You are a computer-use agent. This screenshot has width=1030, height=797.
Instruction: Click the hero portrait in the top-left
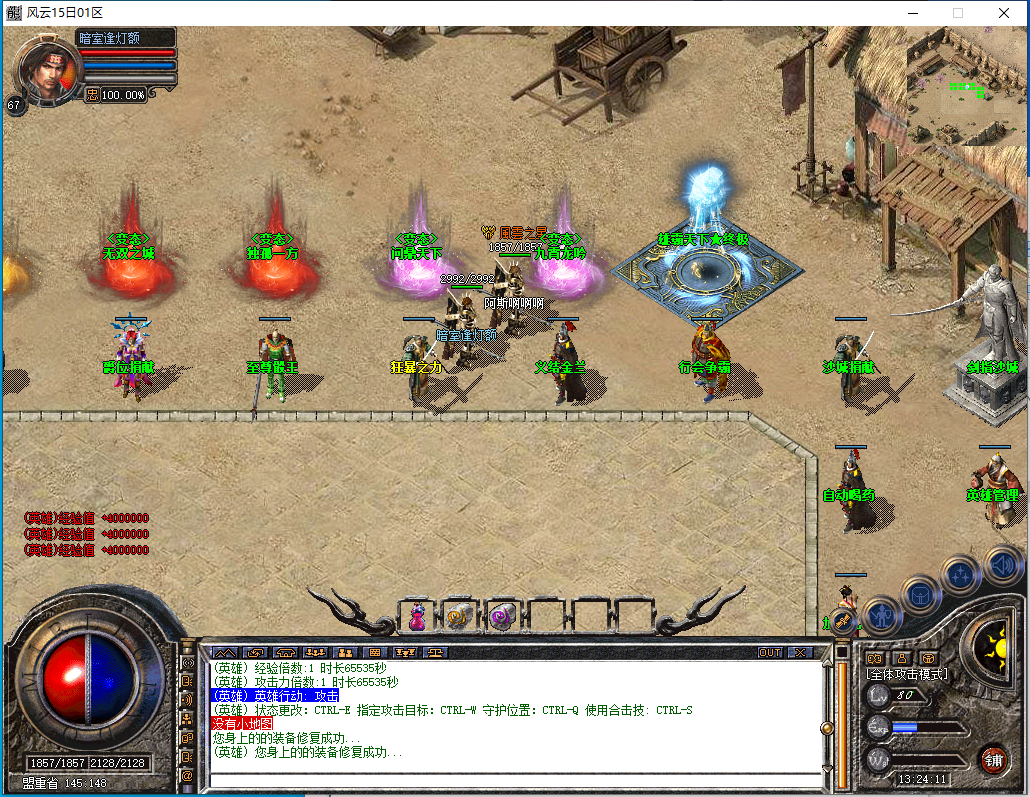(x=42, y=70)
